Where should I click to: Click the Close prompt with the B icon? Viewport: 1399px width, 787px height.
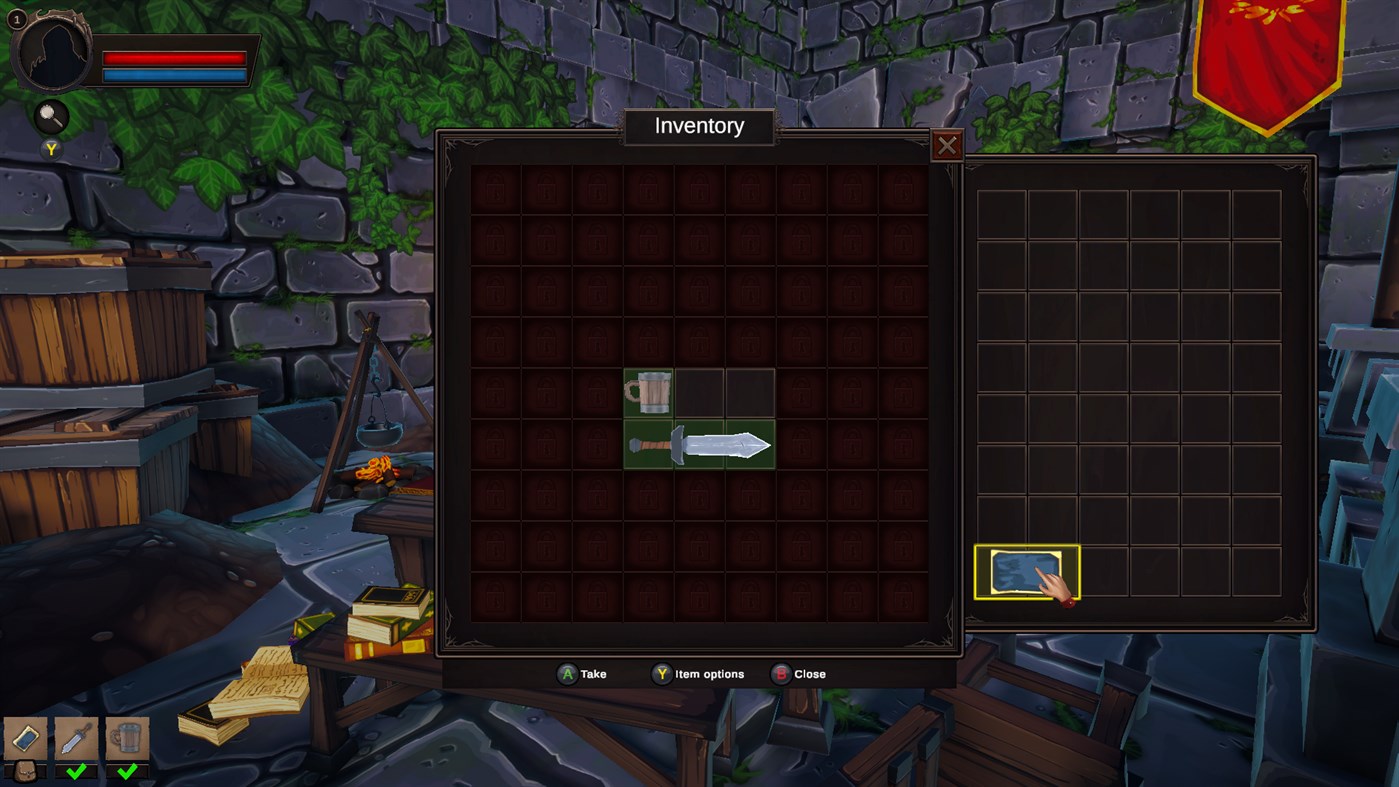tap(795, 673)
